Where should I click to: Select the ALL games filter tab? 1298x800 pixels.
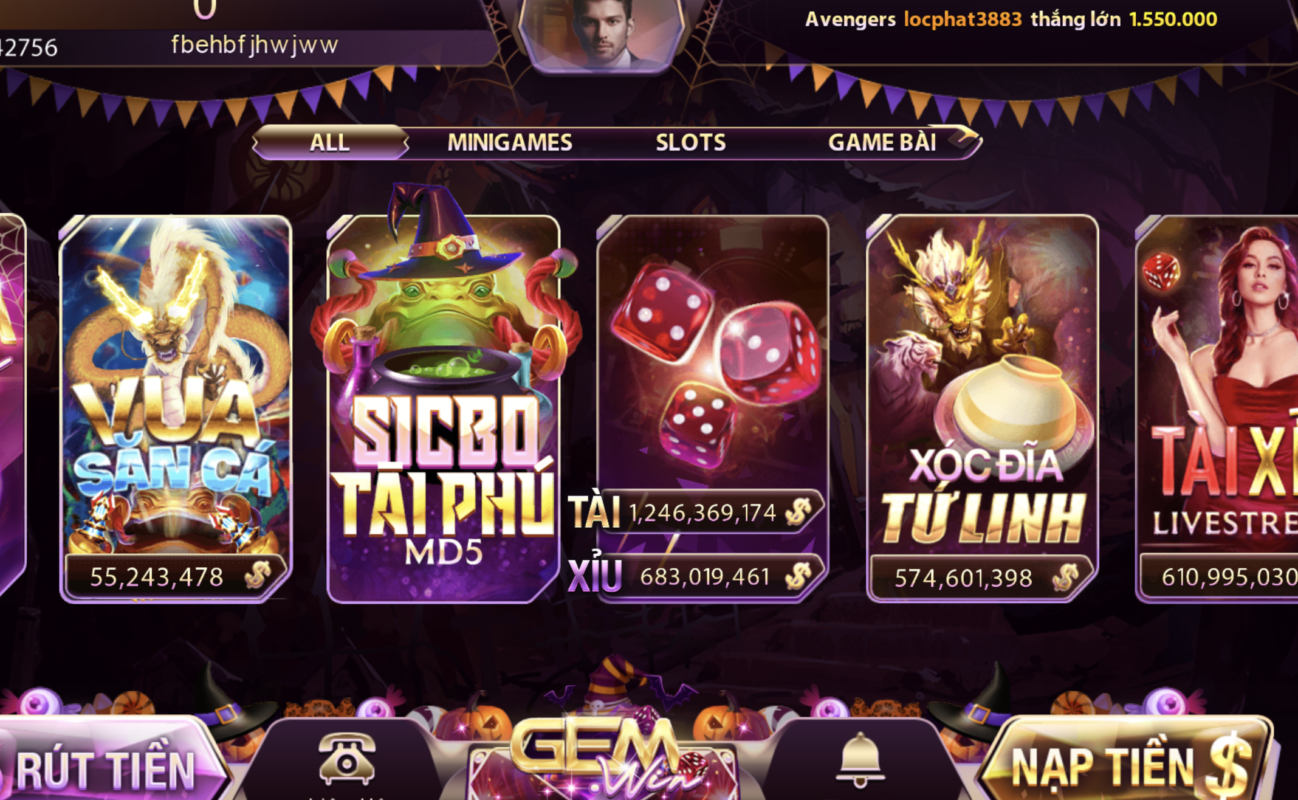pyautogui.click(x=328, y=142)
